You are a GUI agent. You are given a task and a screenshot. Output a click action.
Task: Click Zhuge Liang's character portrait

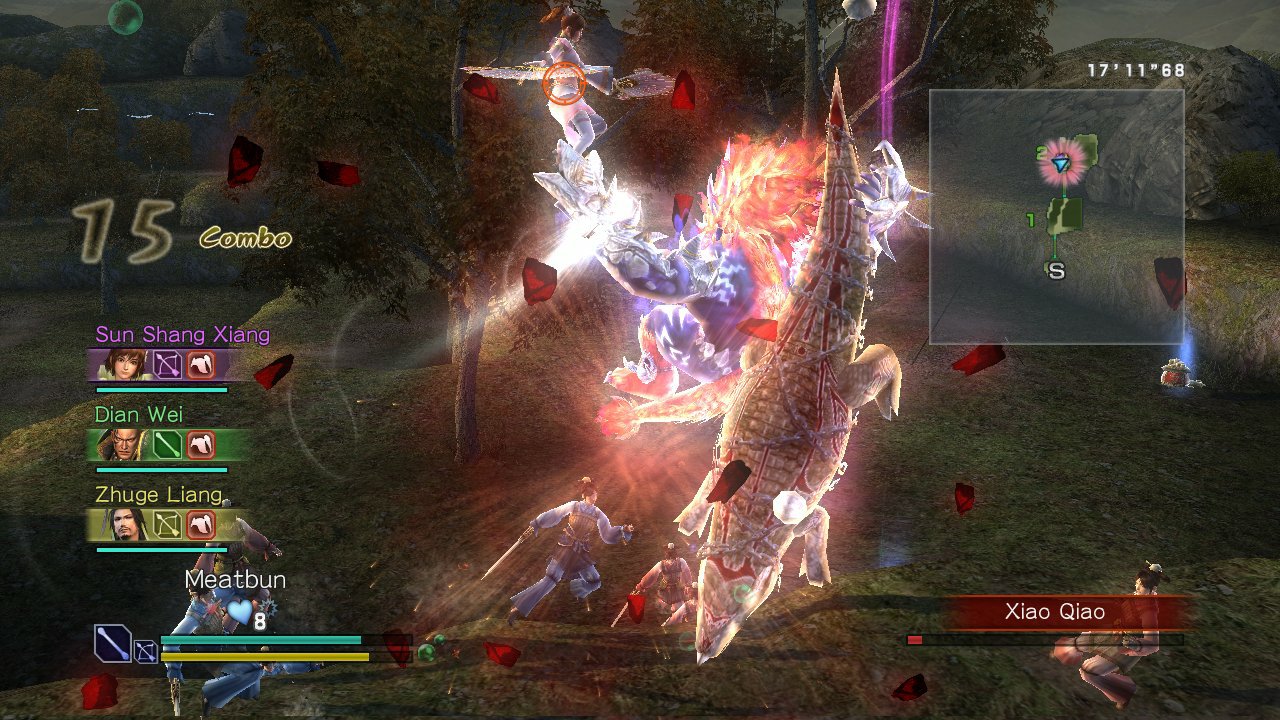click(x=127, y=525)
